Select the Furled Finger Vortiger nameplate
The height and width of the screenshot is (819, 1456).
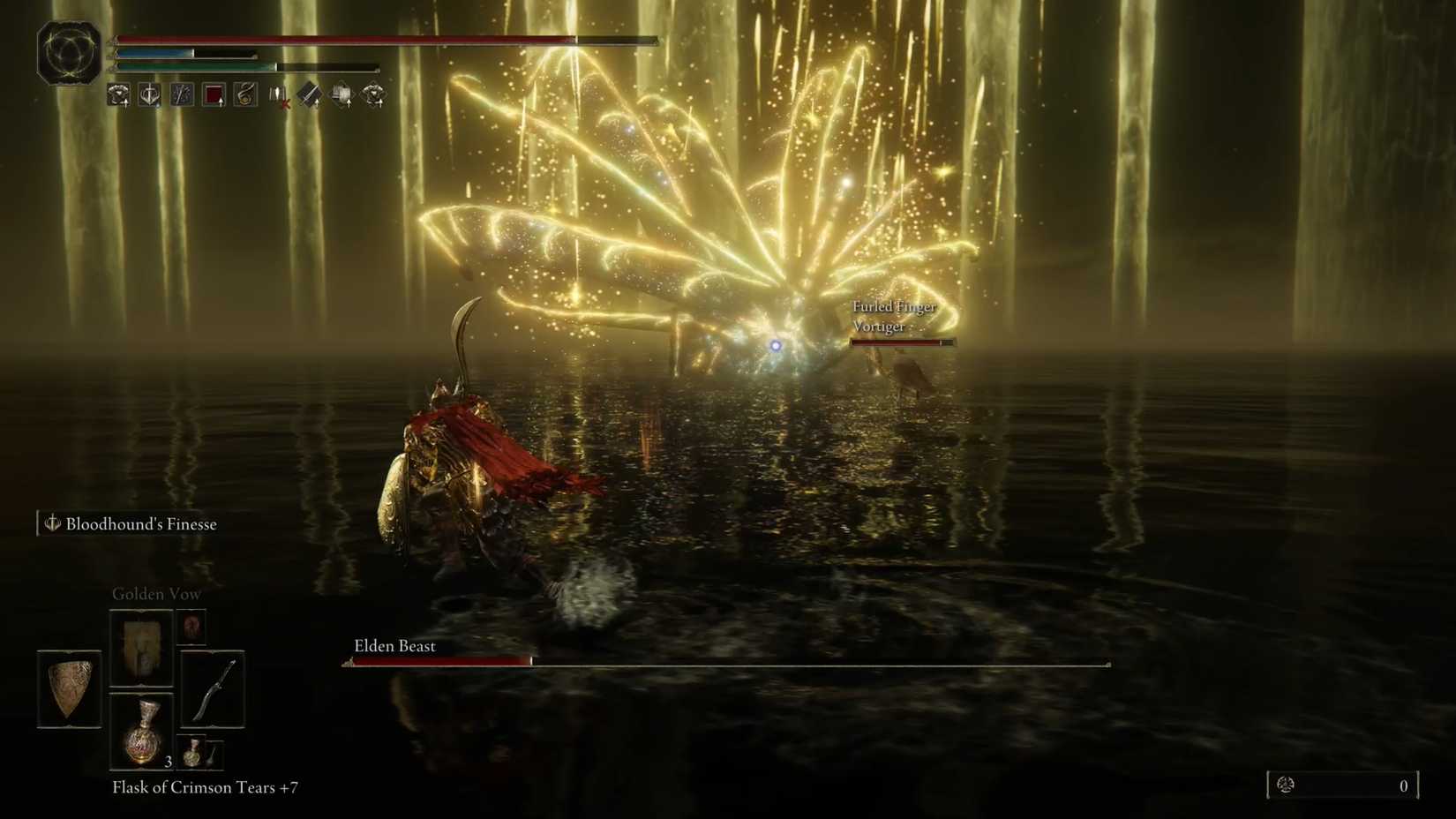pos(894,316)
